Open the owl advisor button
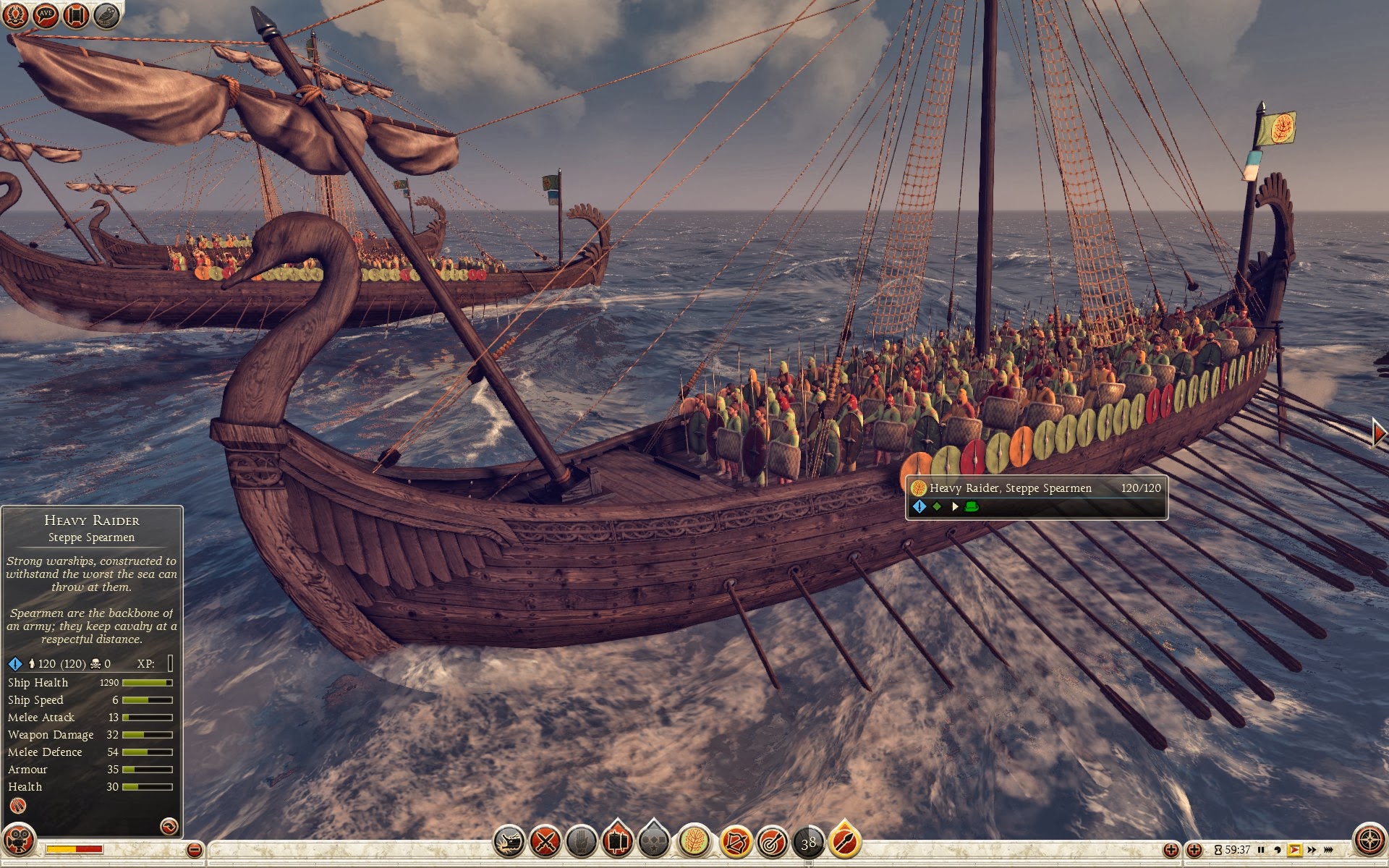1389x868 pixels. 106,14
